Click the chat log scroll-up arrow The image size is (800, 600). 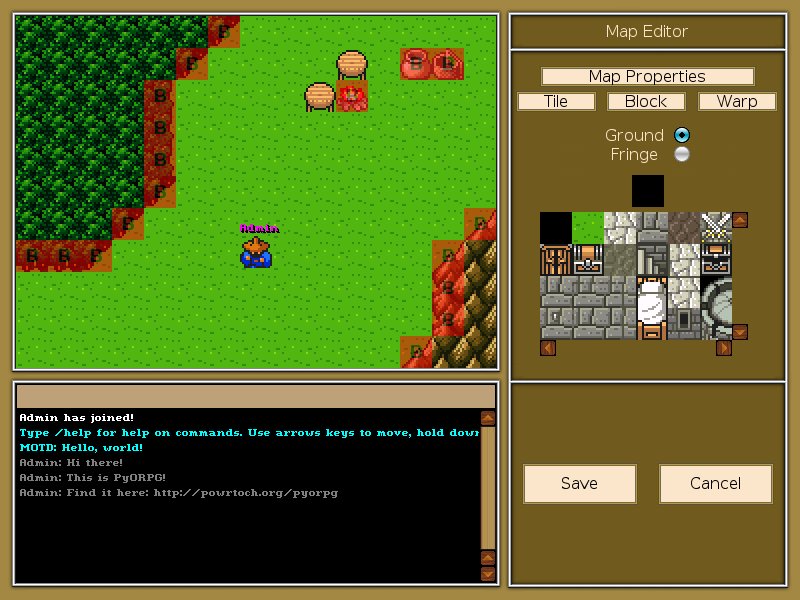pyautogui.click(x=487, y=418)
